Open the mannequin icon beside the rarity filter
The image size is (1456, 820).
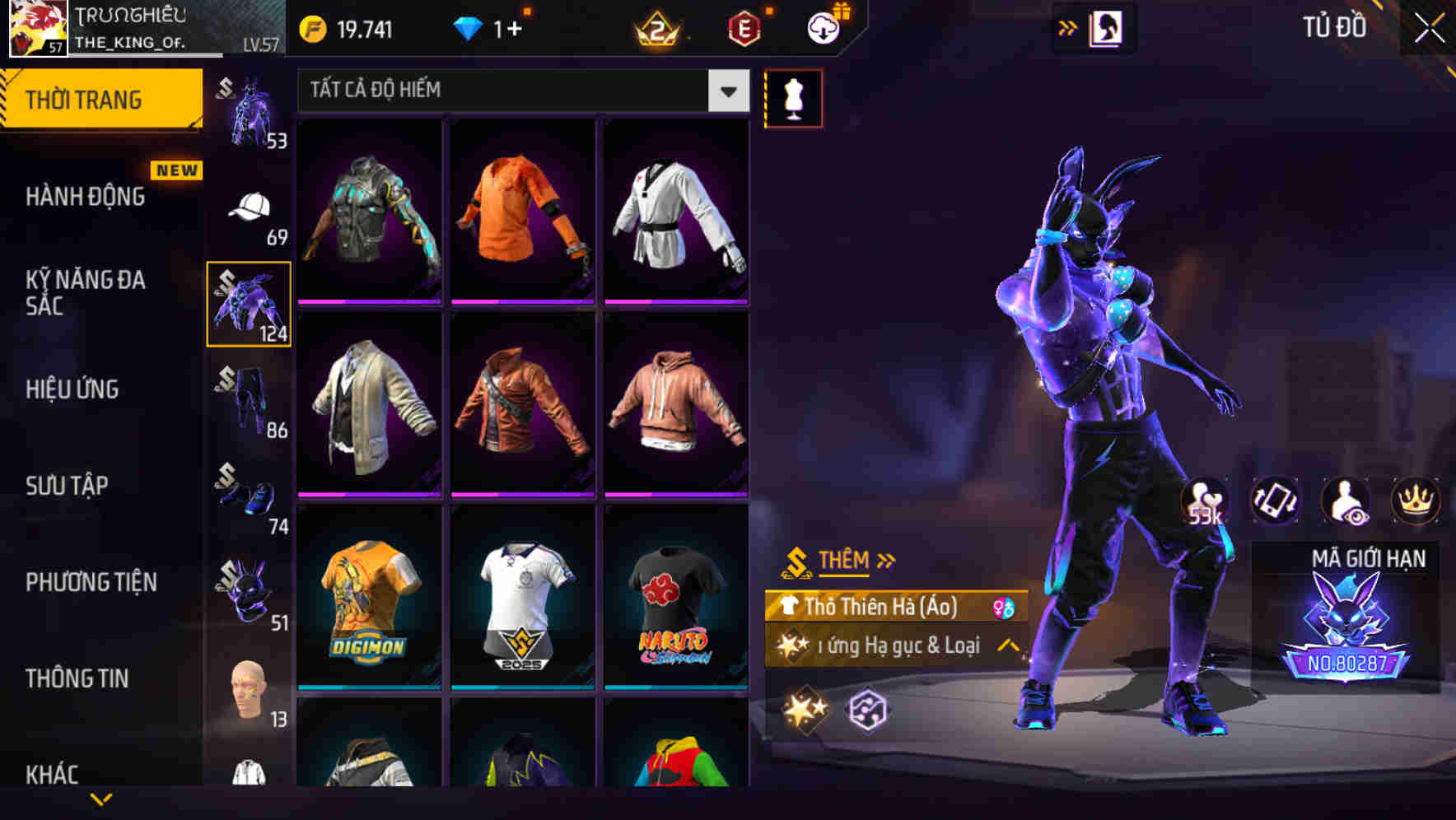(793, 97)
